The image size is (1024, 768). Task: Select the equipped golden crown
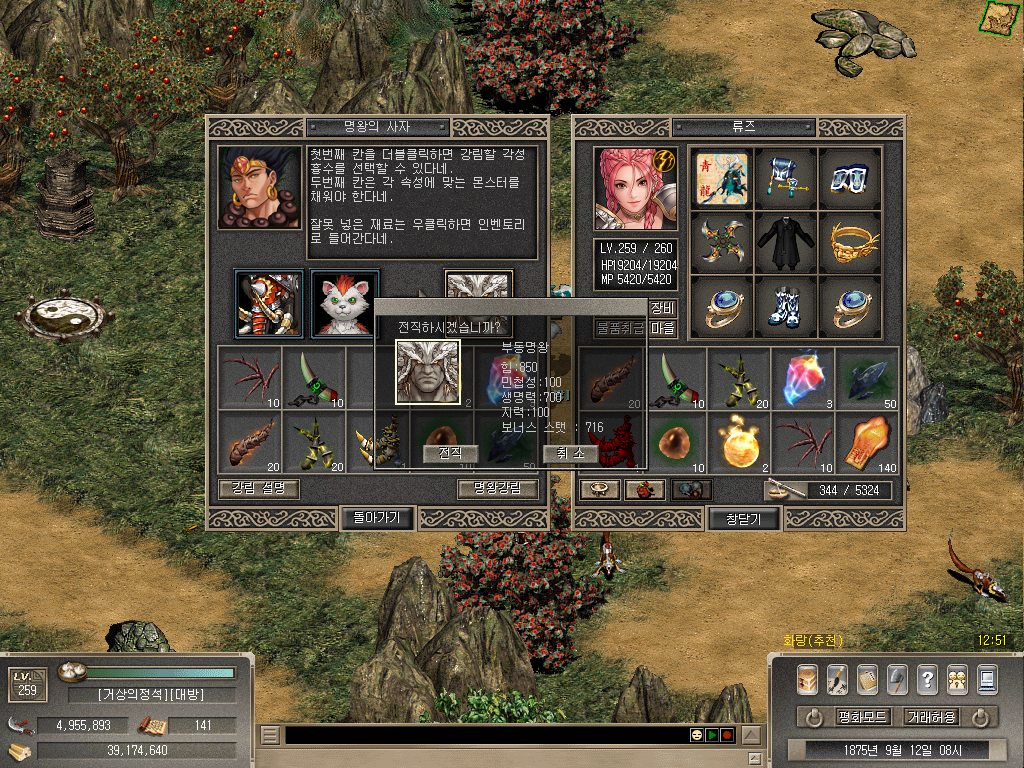point(850,239)
